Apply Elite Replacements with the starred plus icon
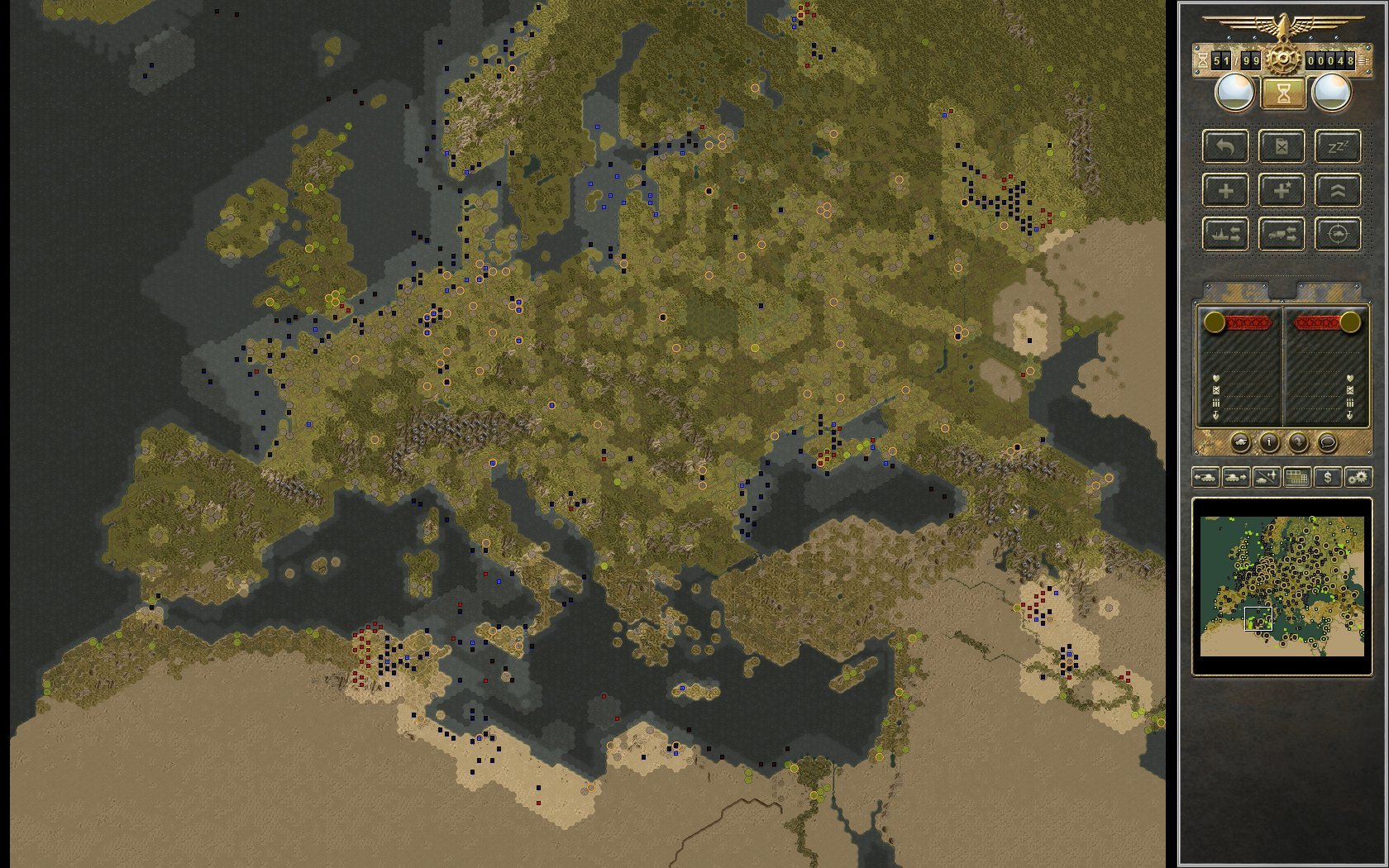Viewport: 1389px width, 868px height. coord(1282,190)
